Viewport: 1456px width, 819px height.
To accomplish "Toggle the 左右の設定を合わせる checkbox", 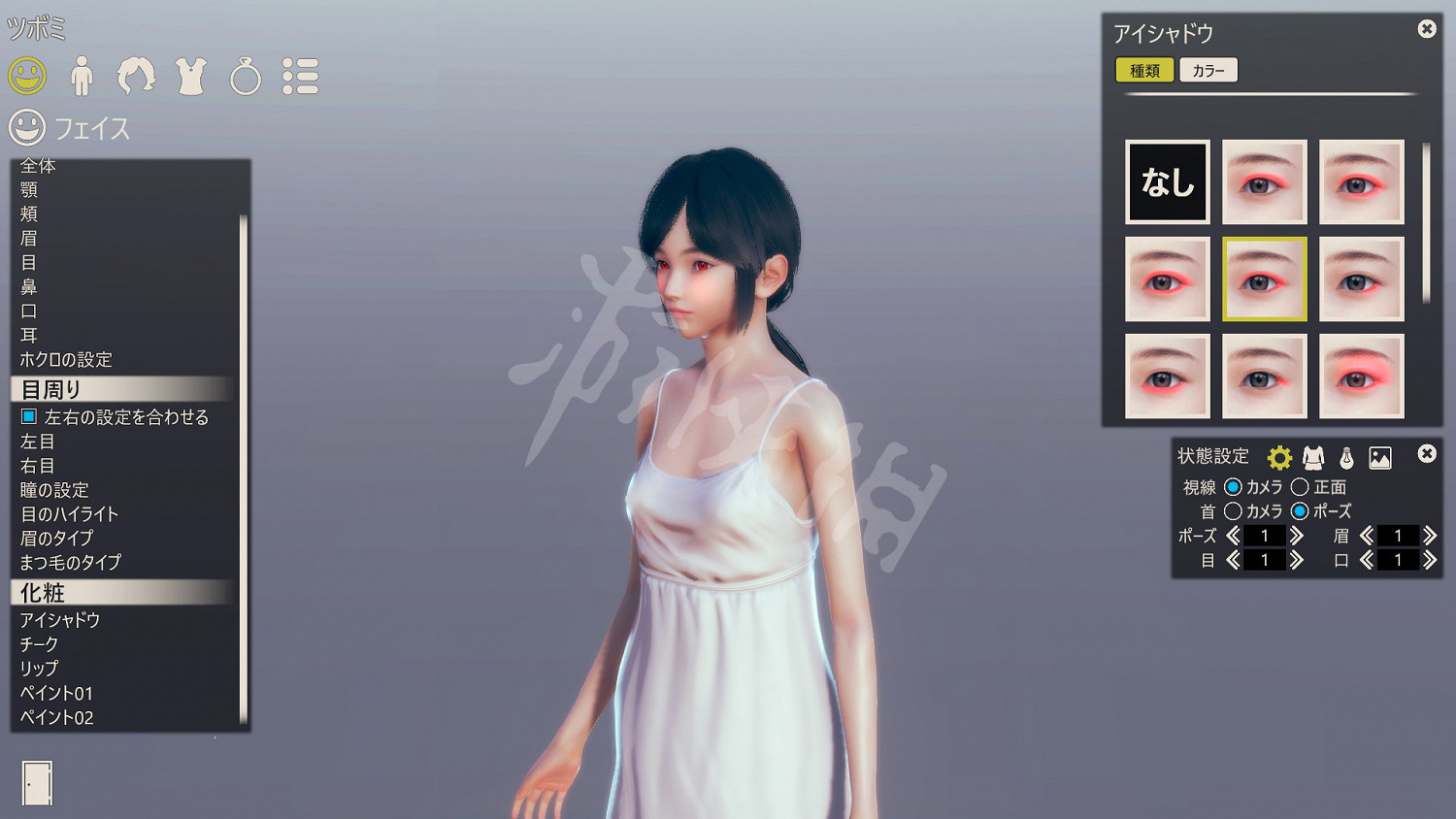I will (x=27, y=416).
